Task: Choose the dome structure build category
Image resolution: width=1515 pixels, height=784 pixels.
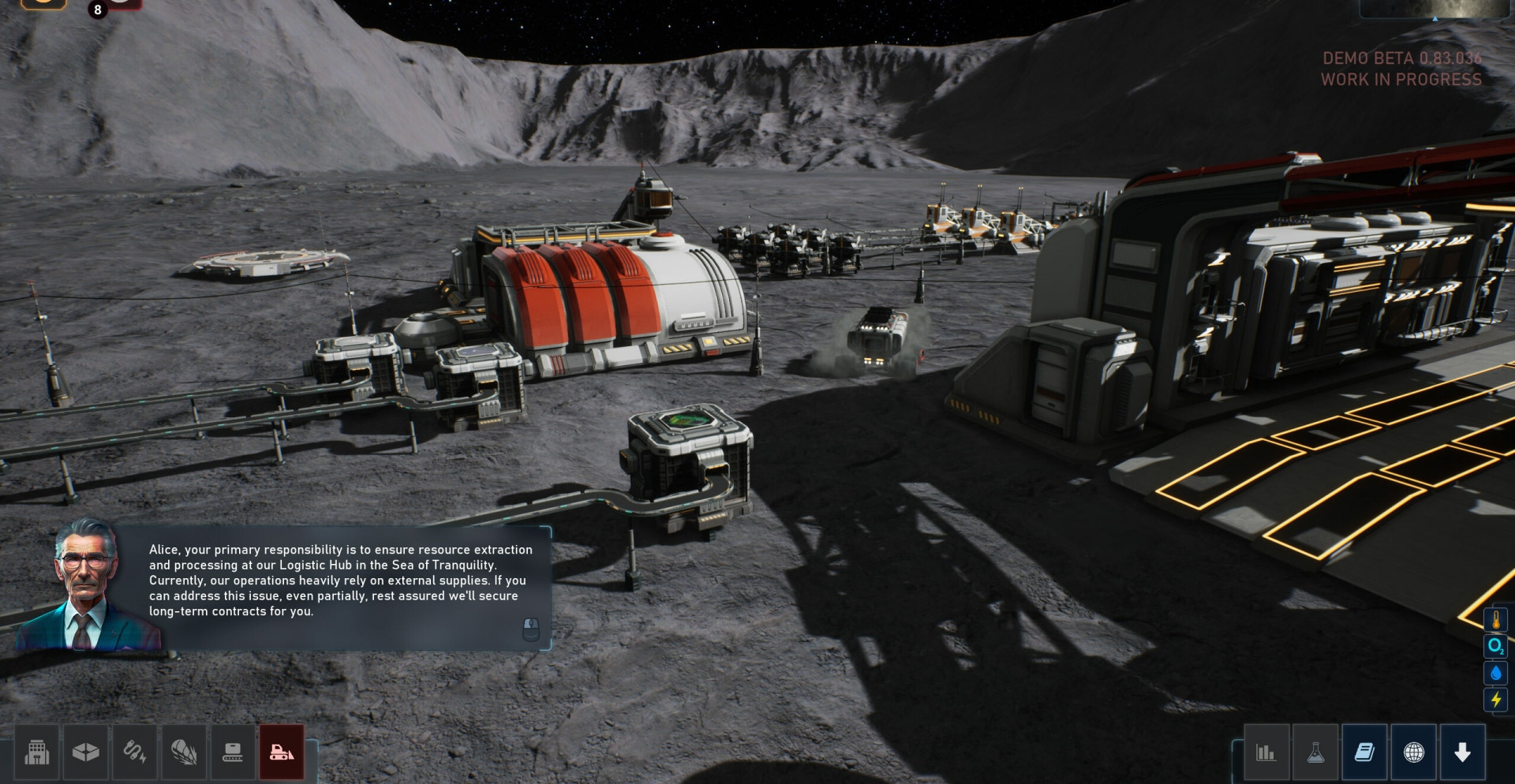Action: tap(183, 752)
